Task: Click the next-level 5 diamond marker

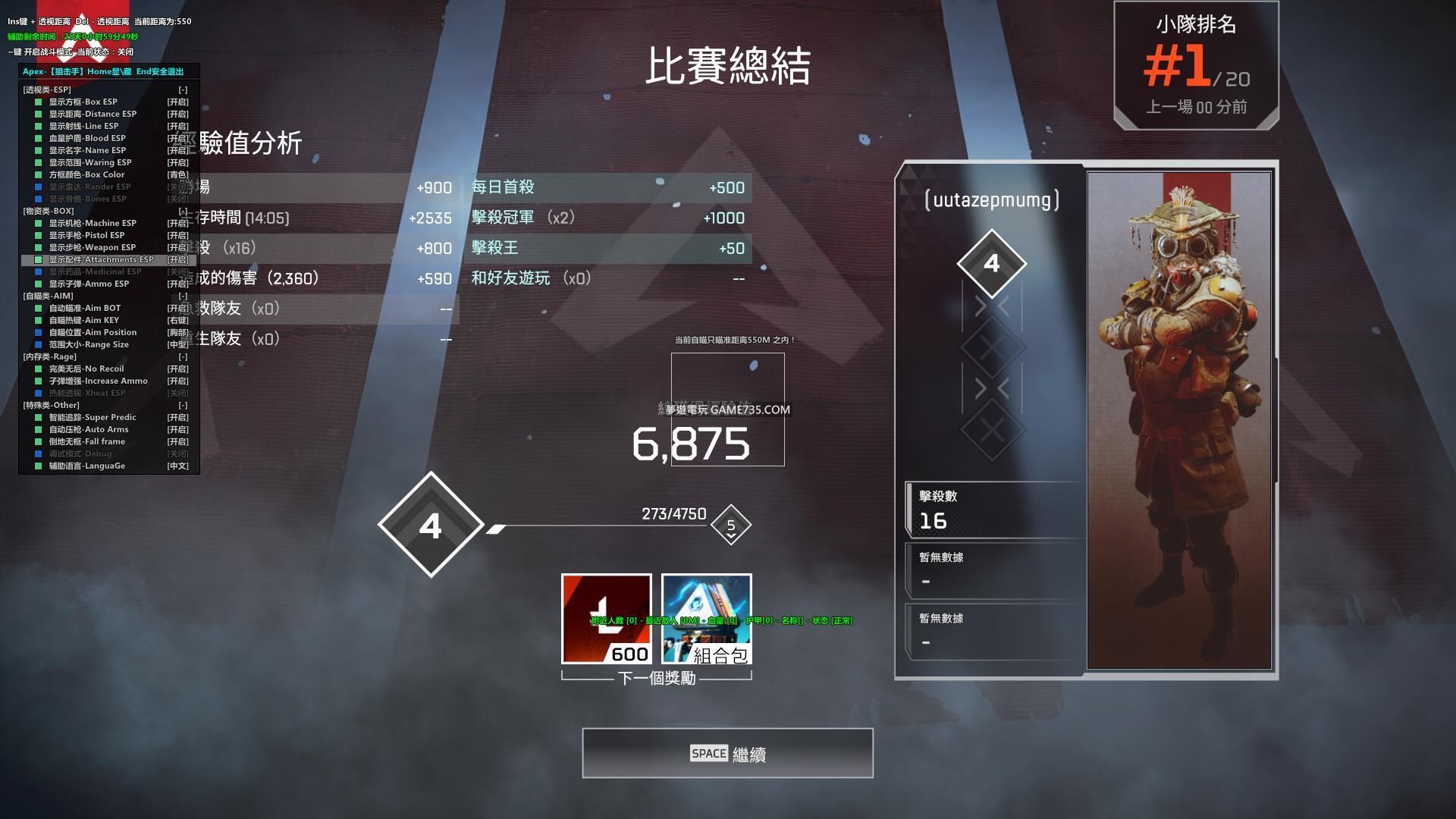Action: 731,525
